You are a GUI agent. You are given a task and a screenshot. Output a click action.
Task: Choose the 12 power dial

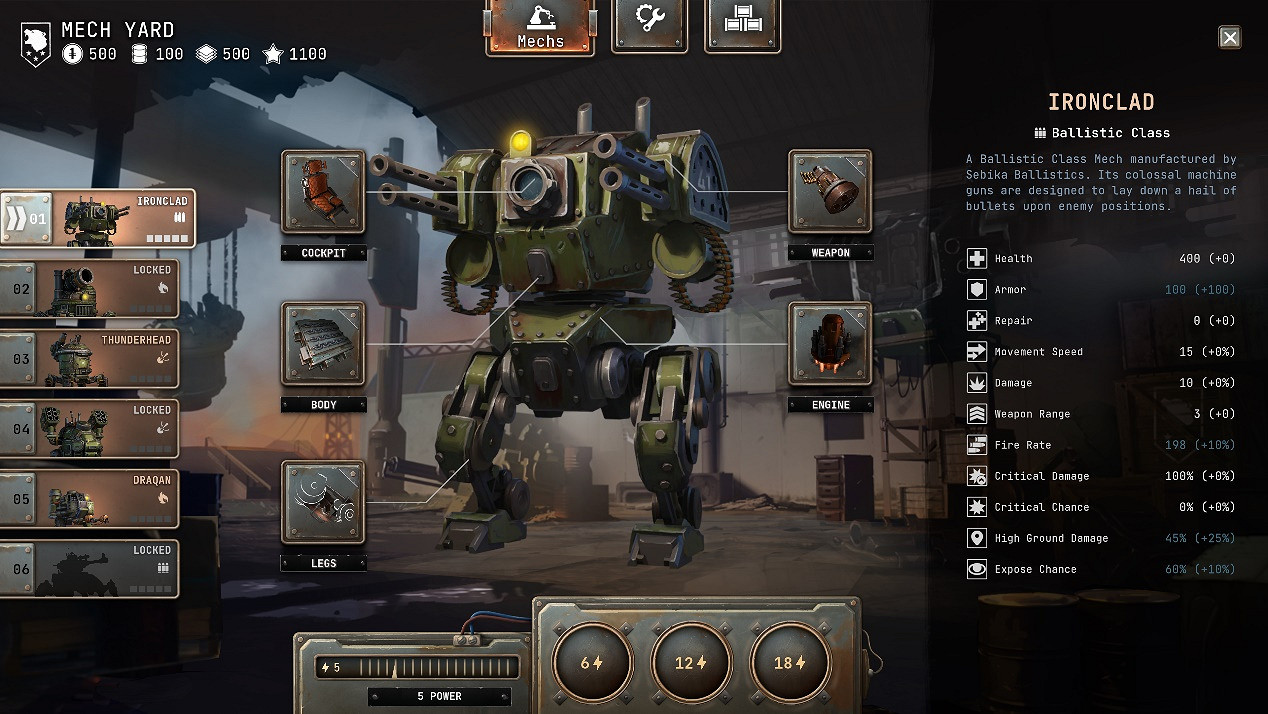click(x=691, y=662)
